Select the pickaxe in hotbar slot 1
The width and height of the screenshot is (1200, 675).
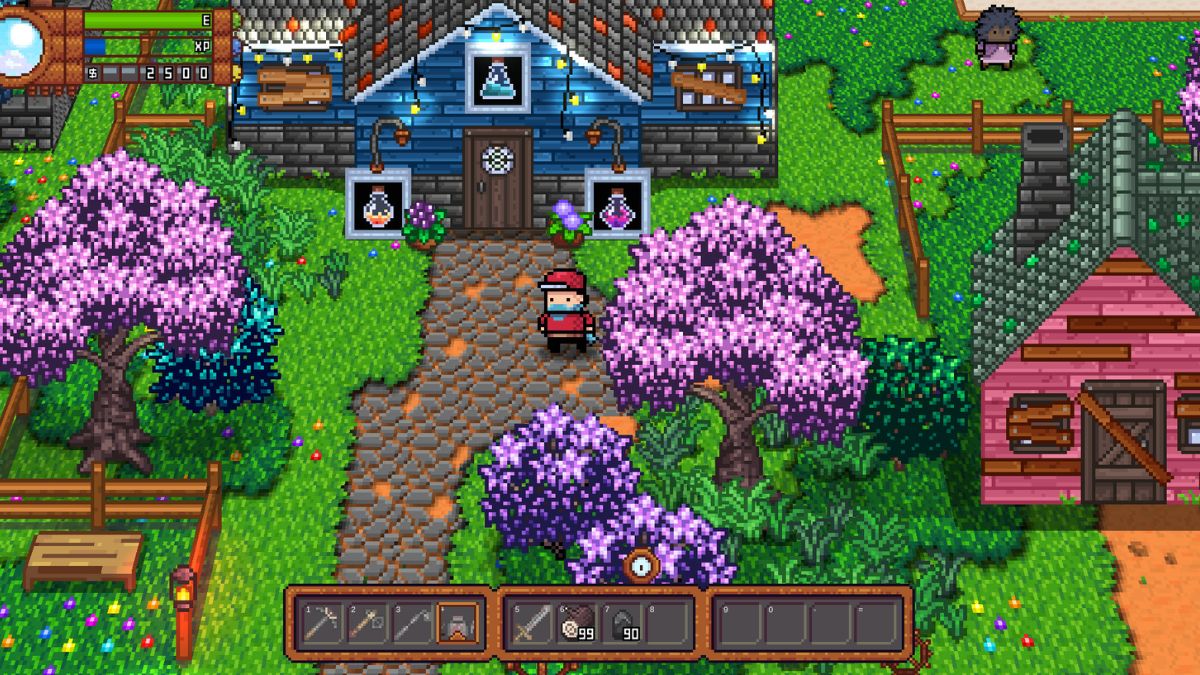coord(322,624)
